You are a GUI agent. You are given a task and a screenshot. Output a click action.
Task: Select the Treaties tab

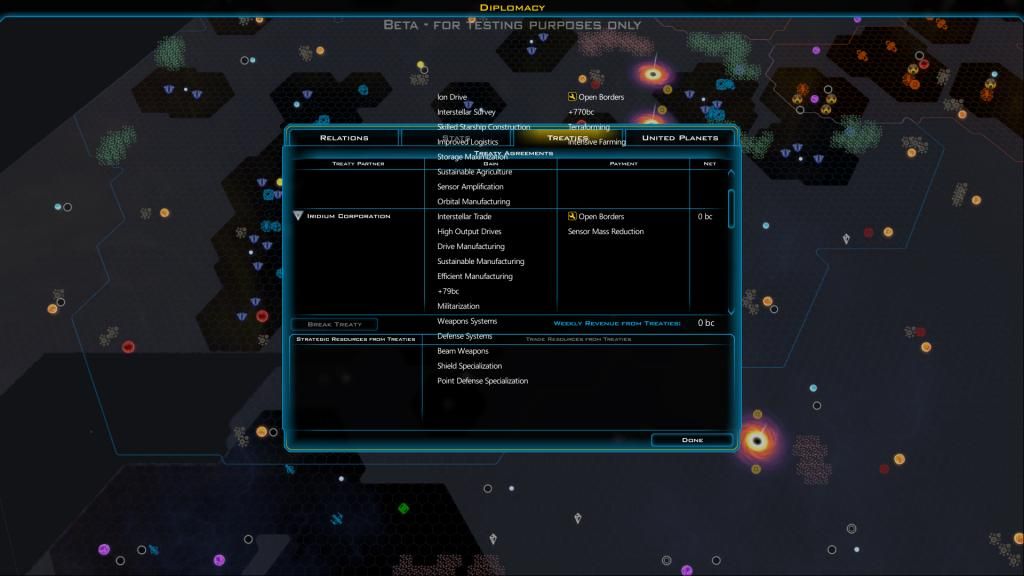[567, 138]
